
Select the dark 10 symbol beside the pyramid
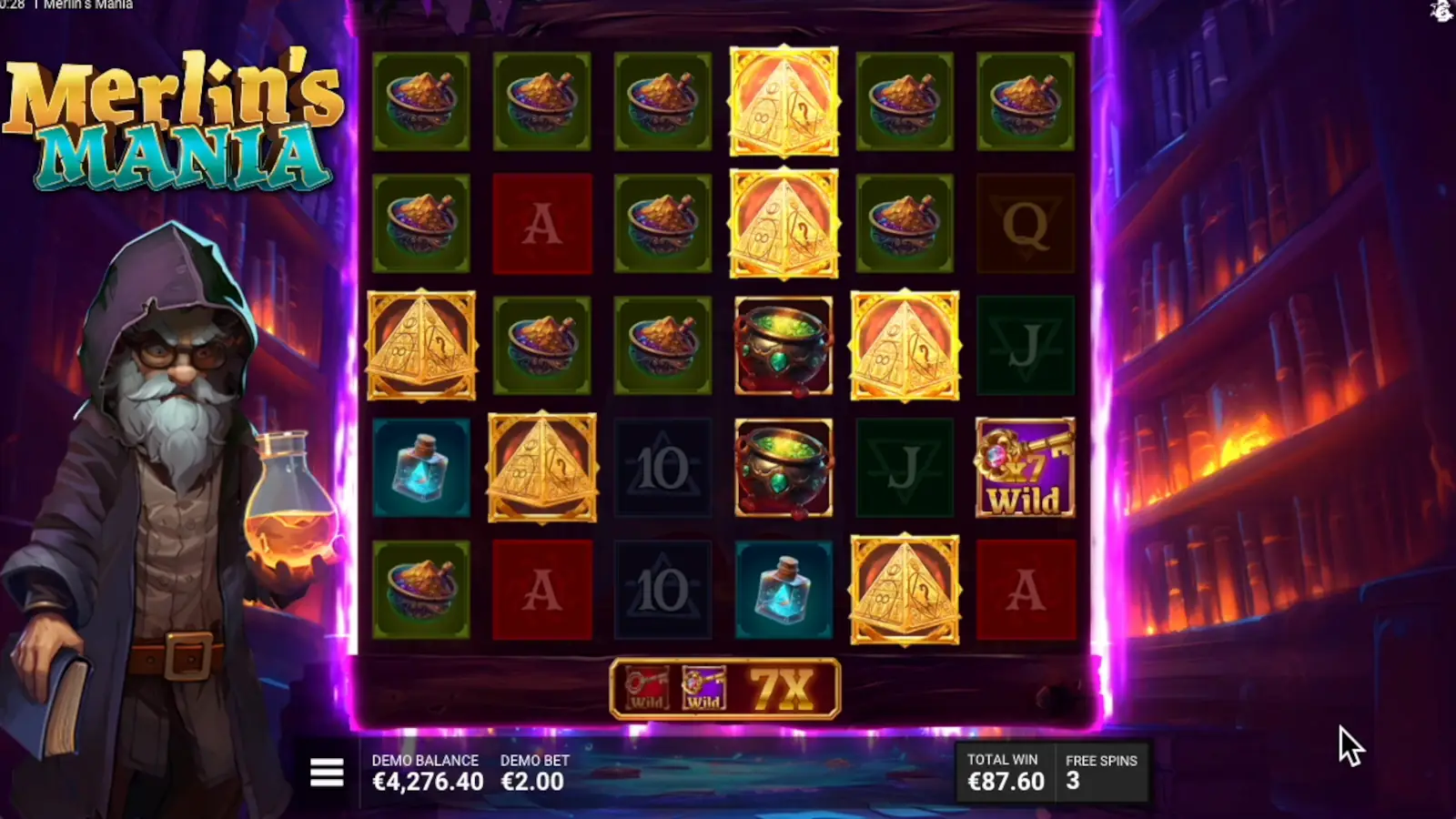663,467
